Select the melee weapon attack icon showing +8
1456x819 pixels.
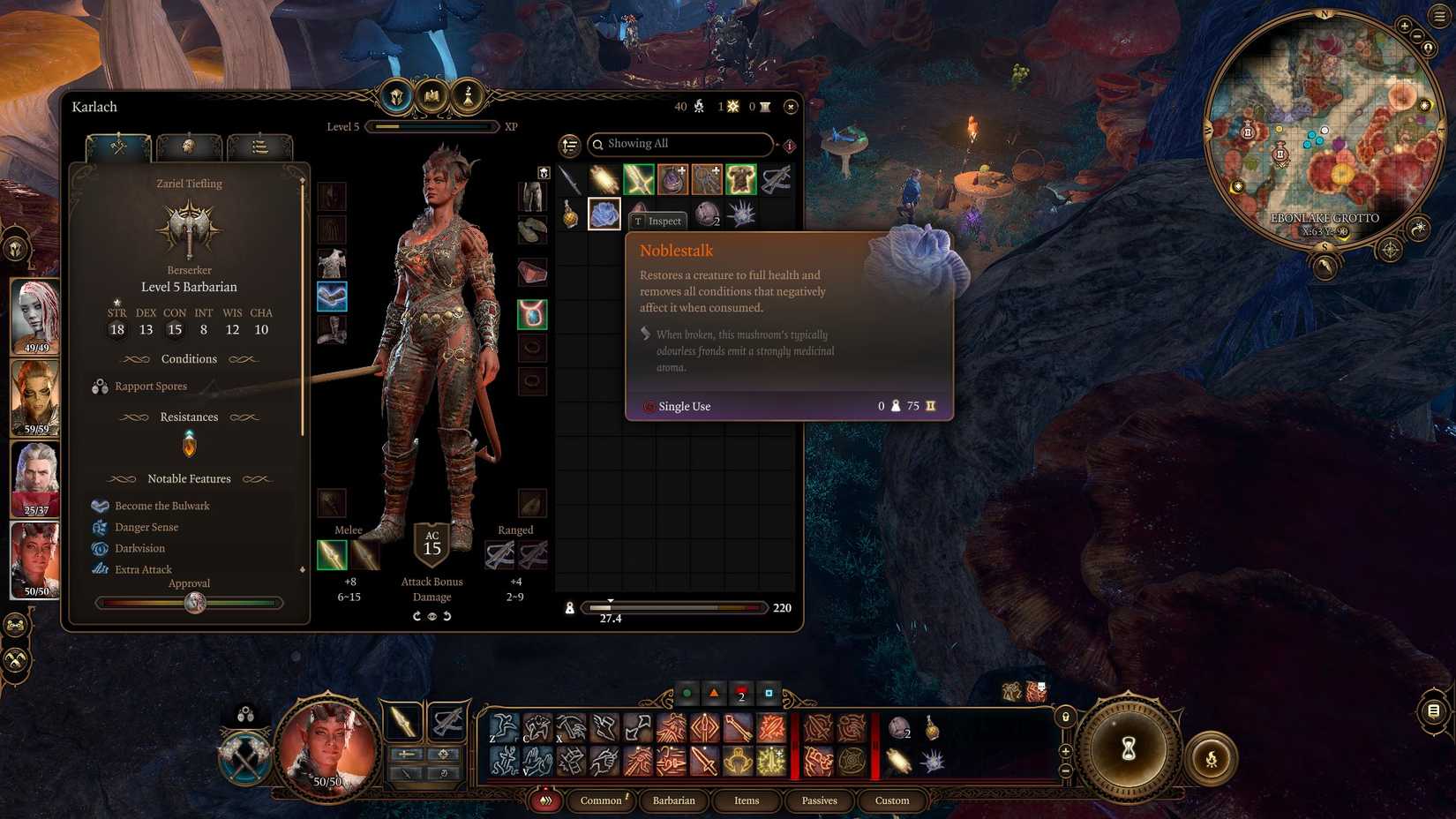coord(333,555)
